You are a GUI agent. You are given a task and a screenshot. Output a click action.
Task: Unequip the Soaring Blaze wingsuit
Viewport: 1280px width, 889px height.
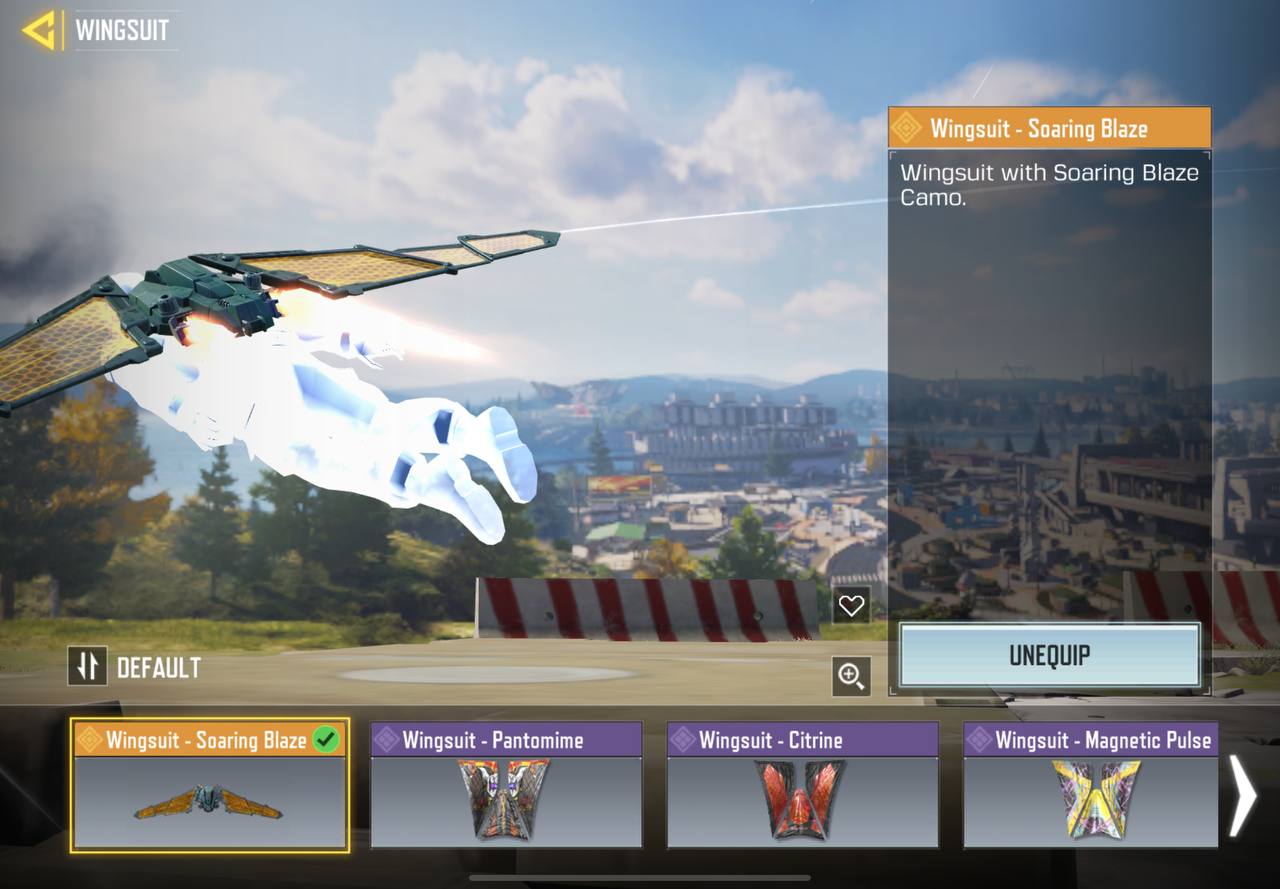click(x=1049, y=656)
